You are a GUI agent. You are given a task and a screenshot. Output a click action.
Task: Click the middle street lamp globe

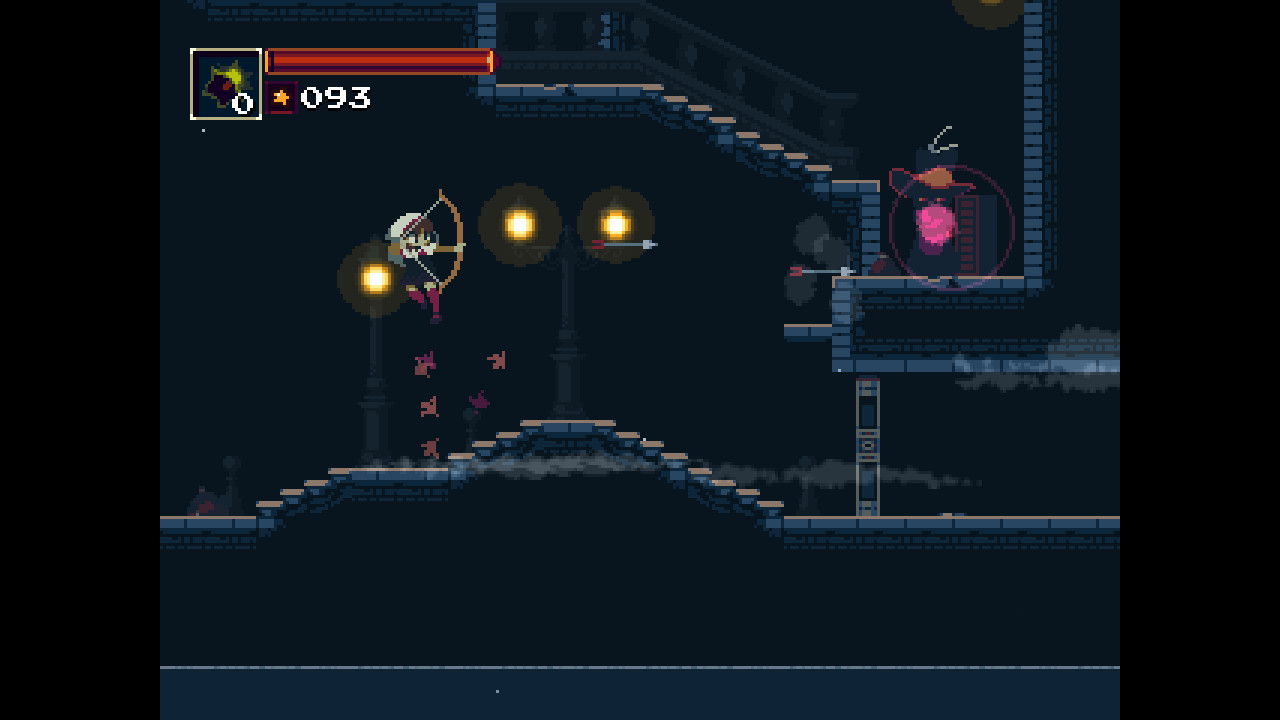(519, 224)
